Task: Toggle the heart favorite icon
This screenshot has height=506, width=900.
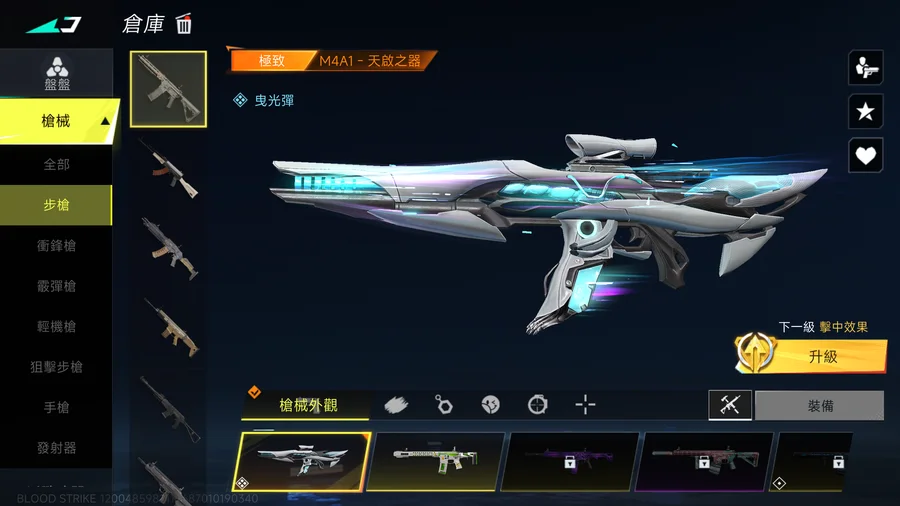Action: tap(865, 155)
